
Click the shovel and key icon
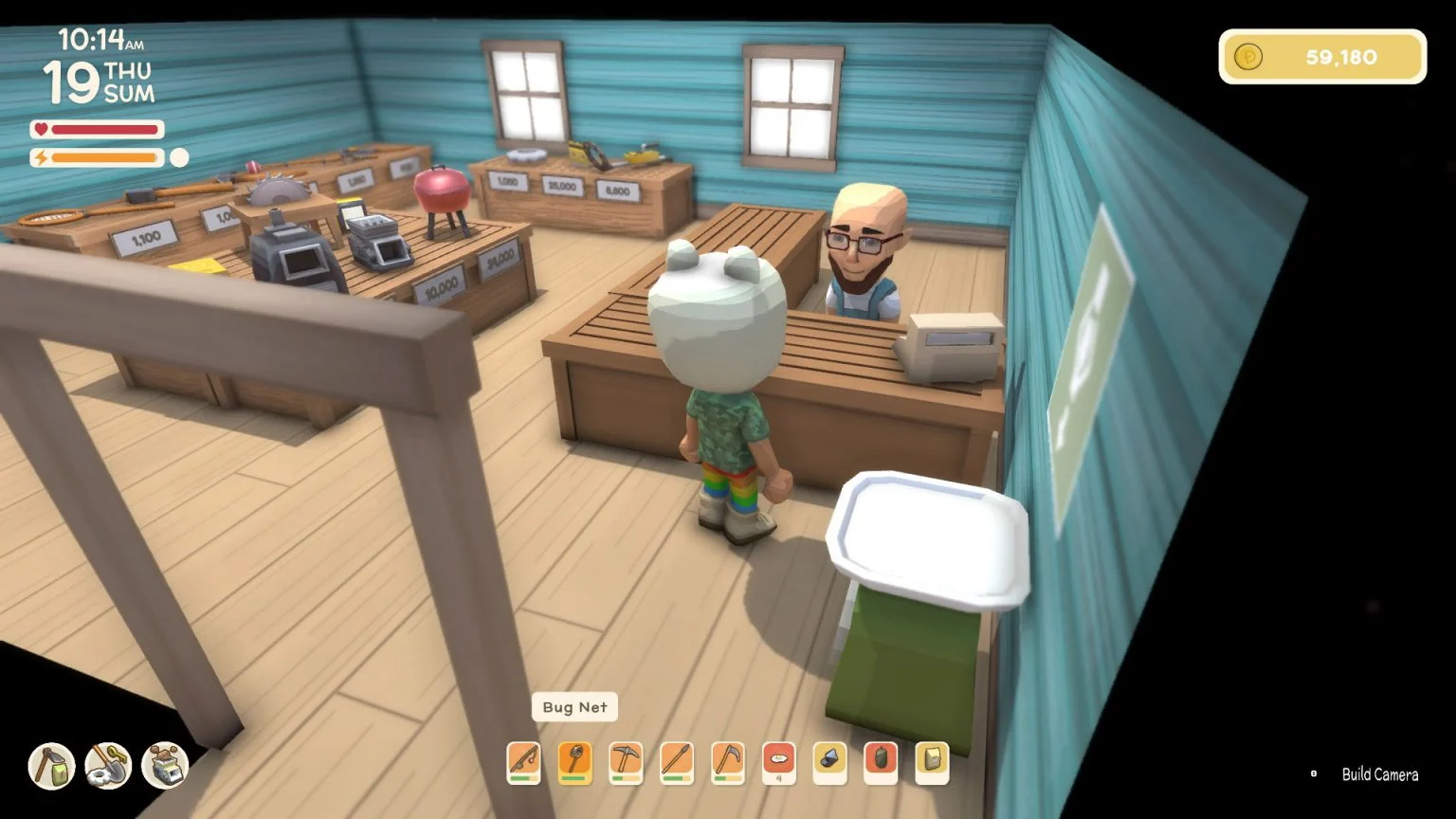(108, 766)
